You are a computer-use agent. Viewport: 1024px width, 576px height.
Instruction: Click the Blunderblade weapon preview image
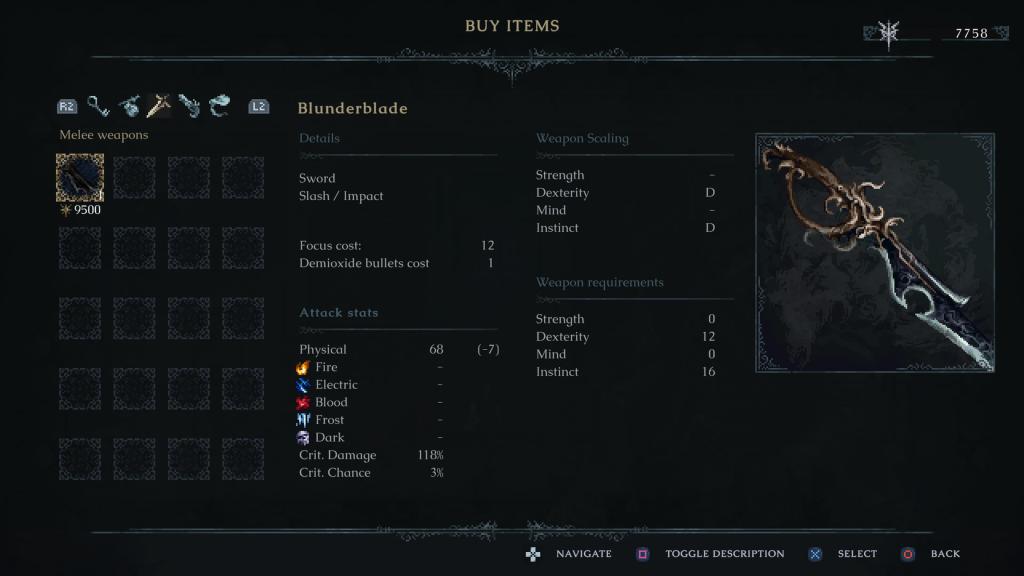pyautogui.click(x=875, y=252)
